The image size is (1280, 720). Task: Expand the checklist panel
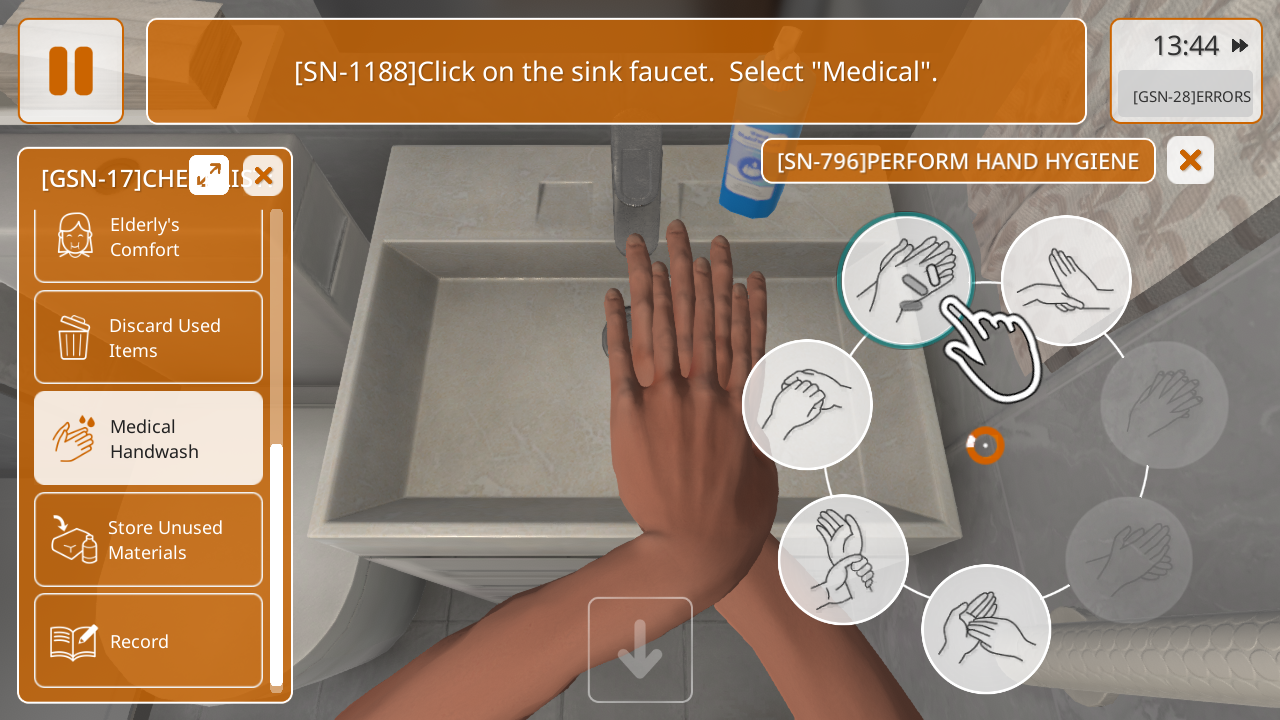click(209, 175)
